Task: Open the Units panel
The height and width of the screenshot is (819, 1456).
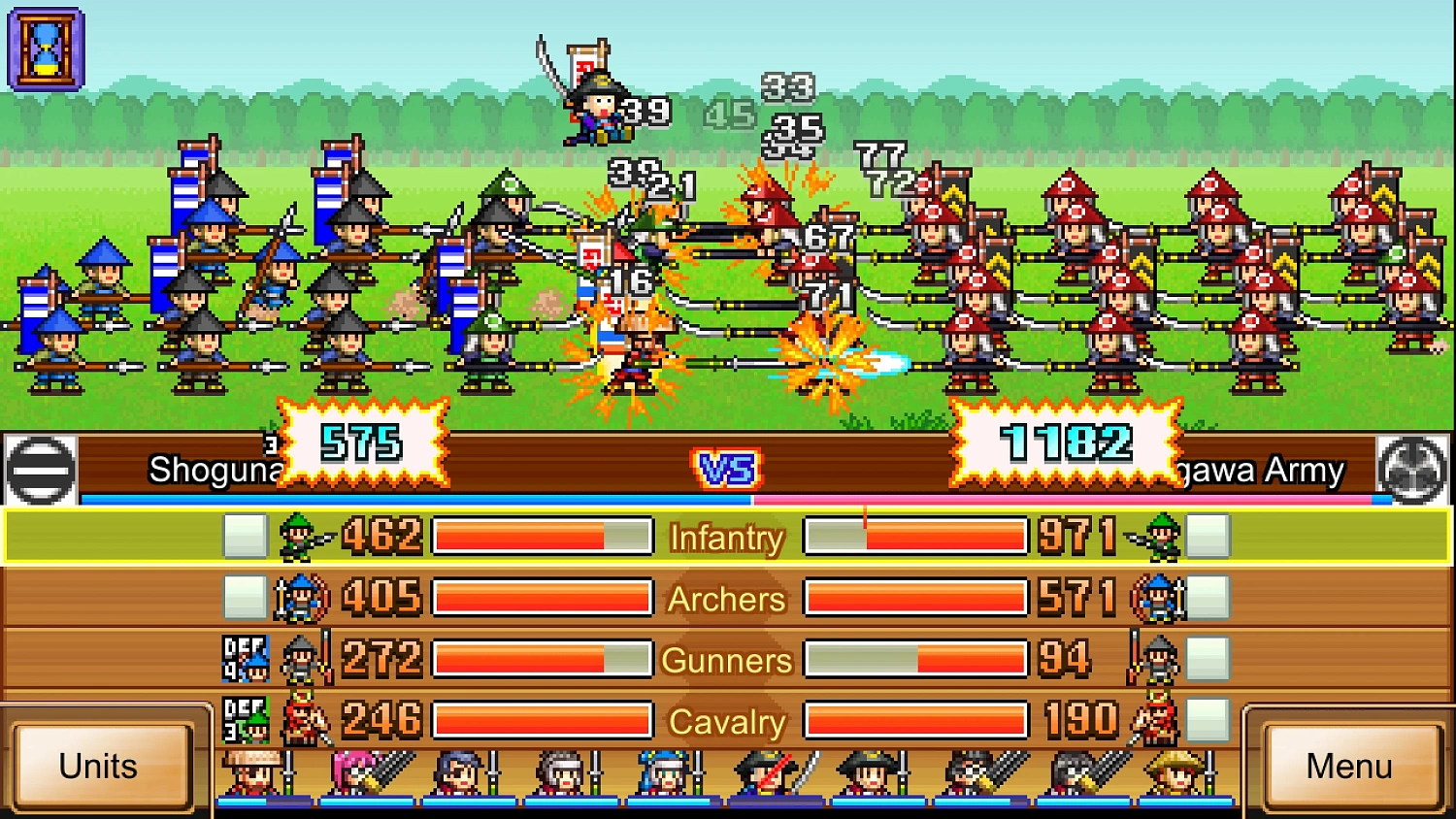Action: 97,767
